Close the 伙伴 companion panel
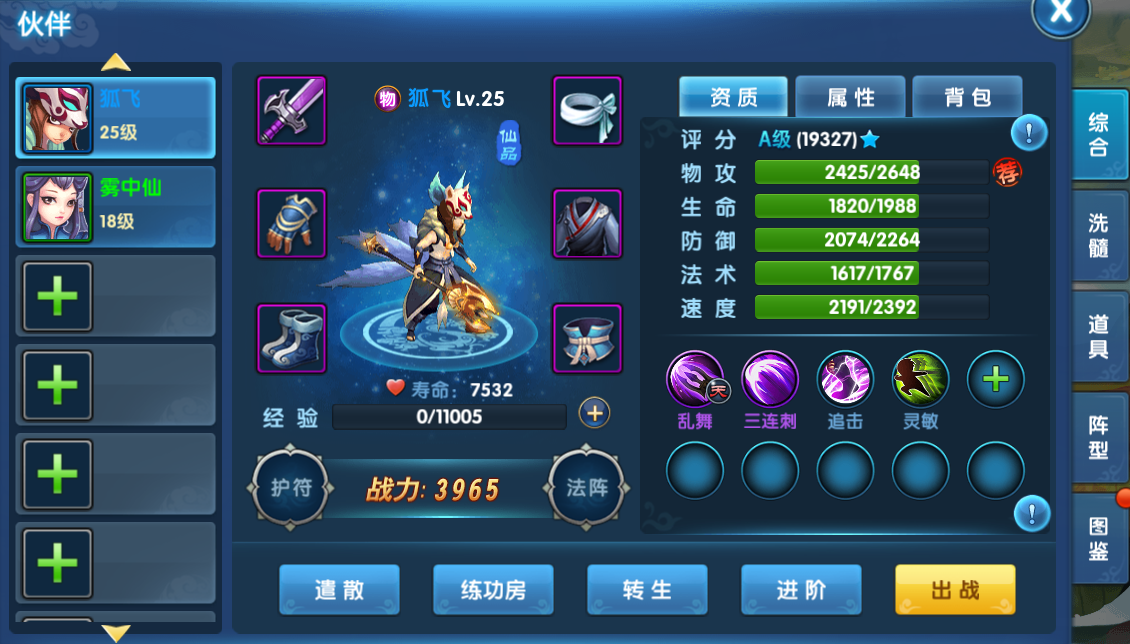 coord(1060,12)
